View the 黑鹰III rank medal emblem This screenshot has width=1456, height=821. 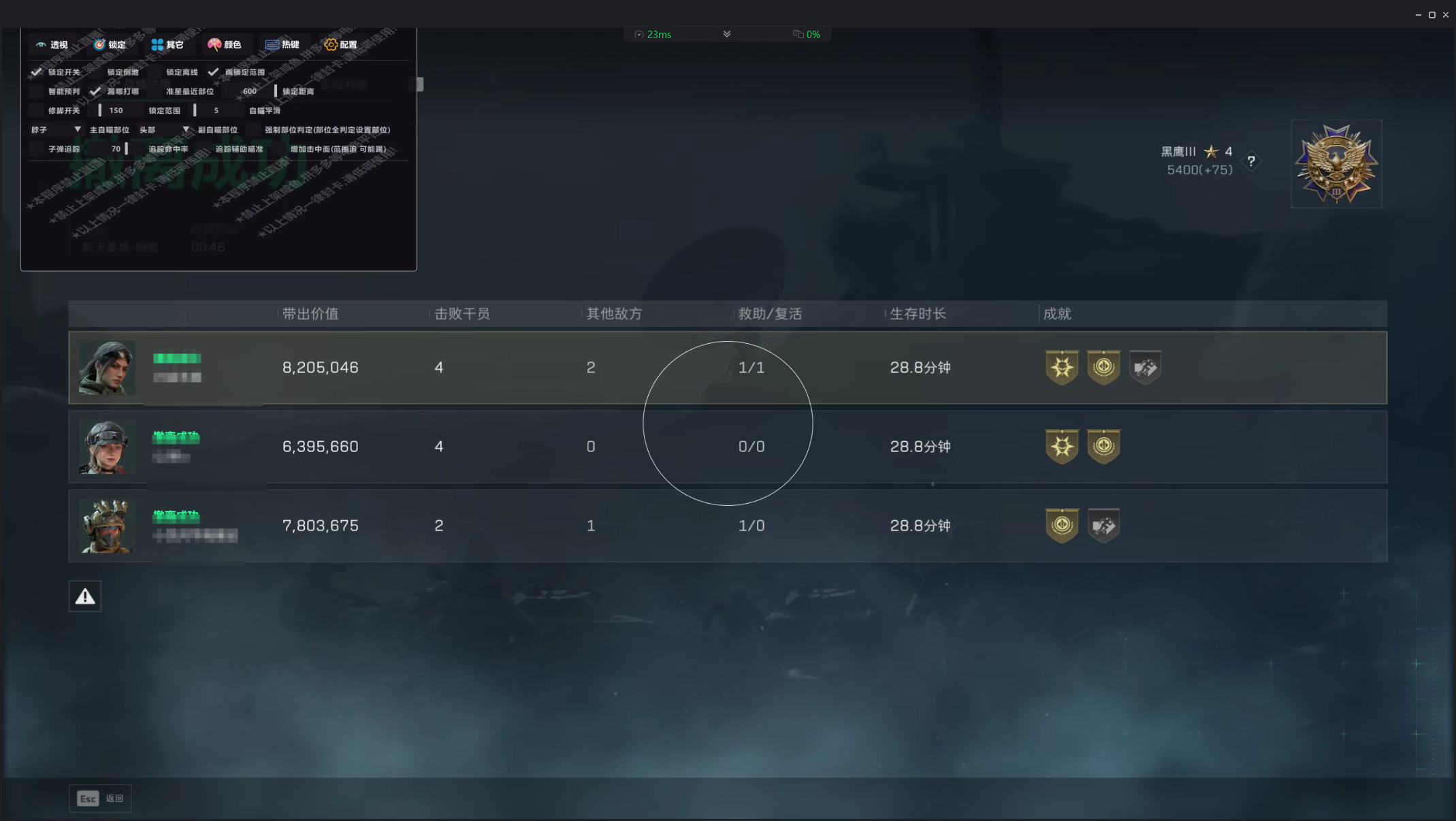point(1336,164)
